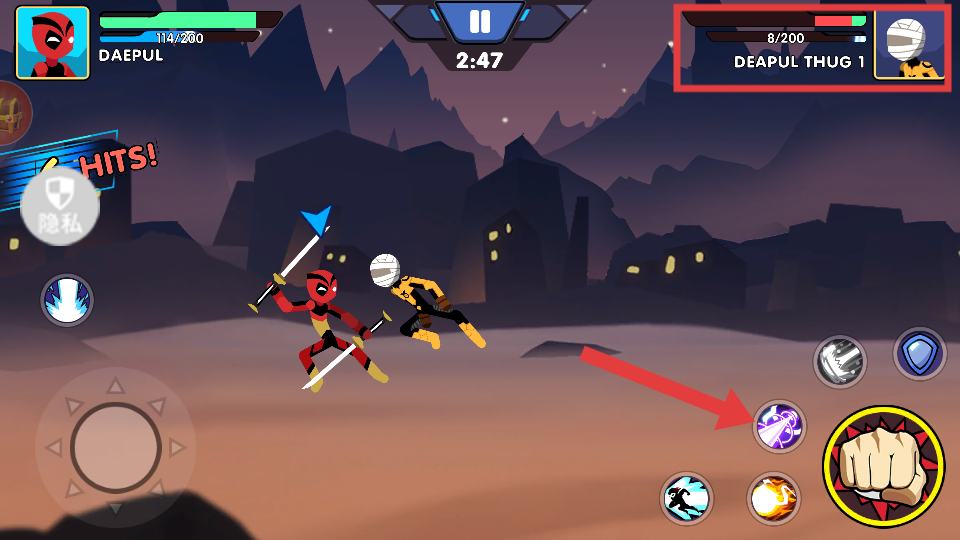Unleash the blue energy burst skill
This screenshot has height=540, width=960.
click(67, 300)
